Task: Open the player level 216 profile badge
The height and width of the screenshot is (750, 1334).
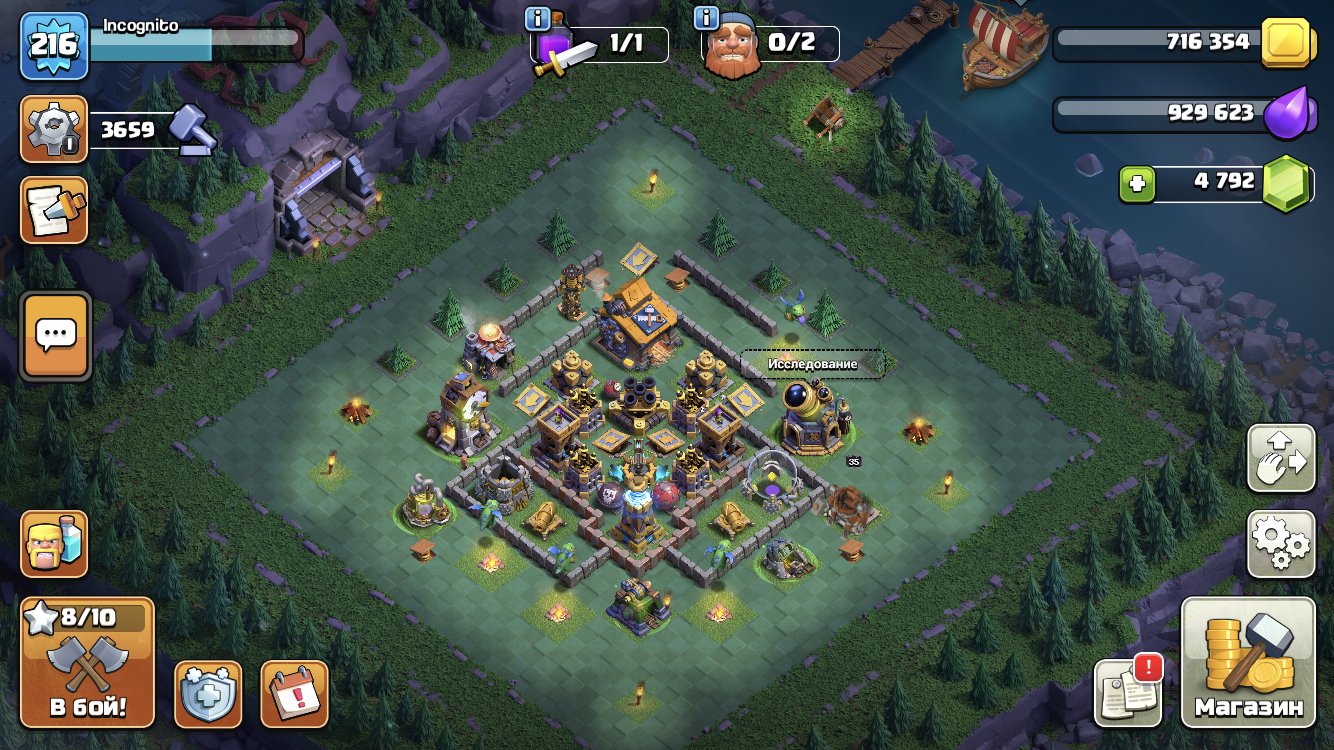Action: pos(53,45)
